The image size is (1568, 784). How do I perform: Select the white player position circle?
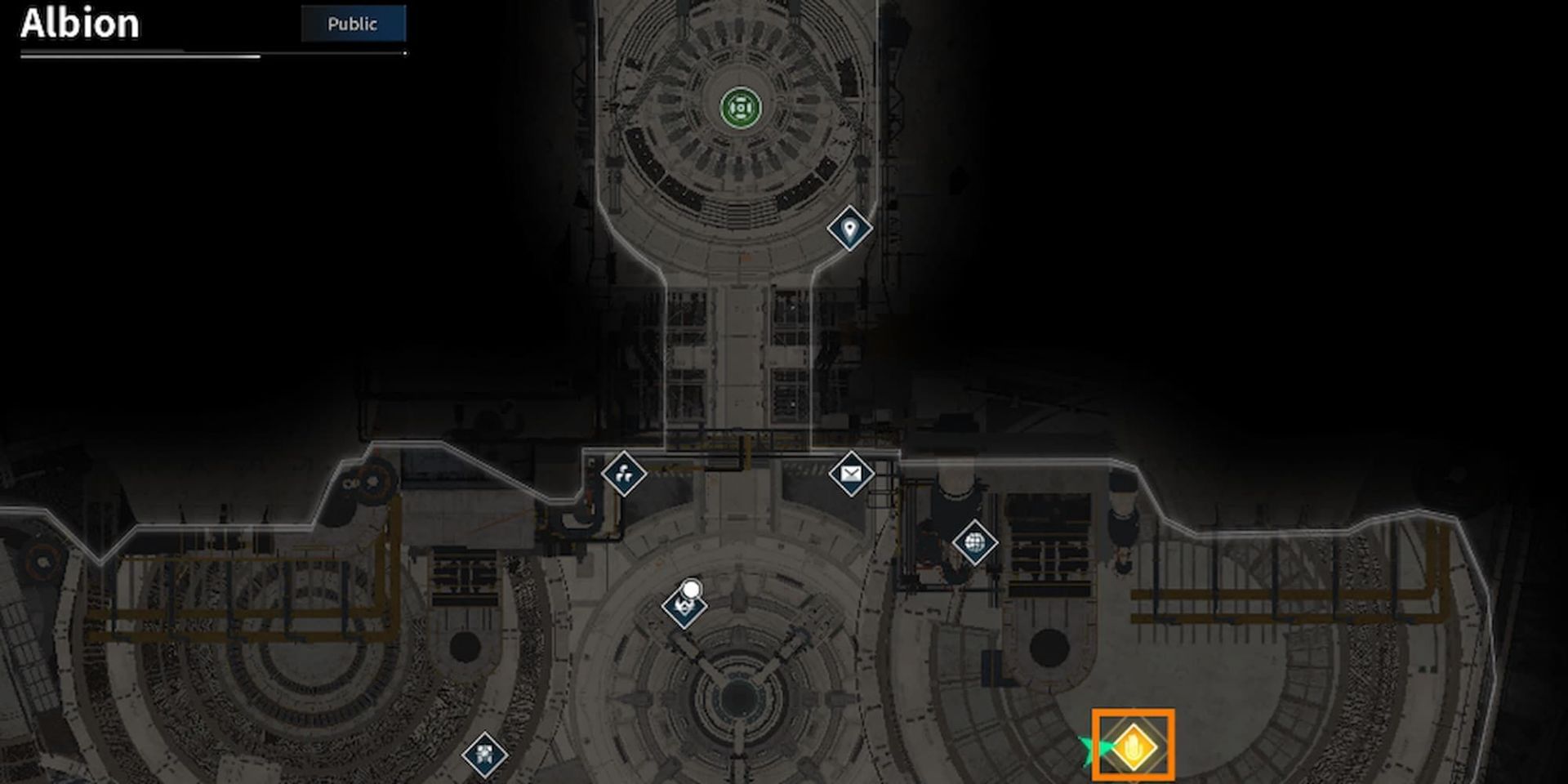pos(693,587)
